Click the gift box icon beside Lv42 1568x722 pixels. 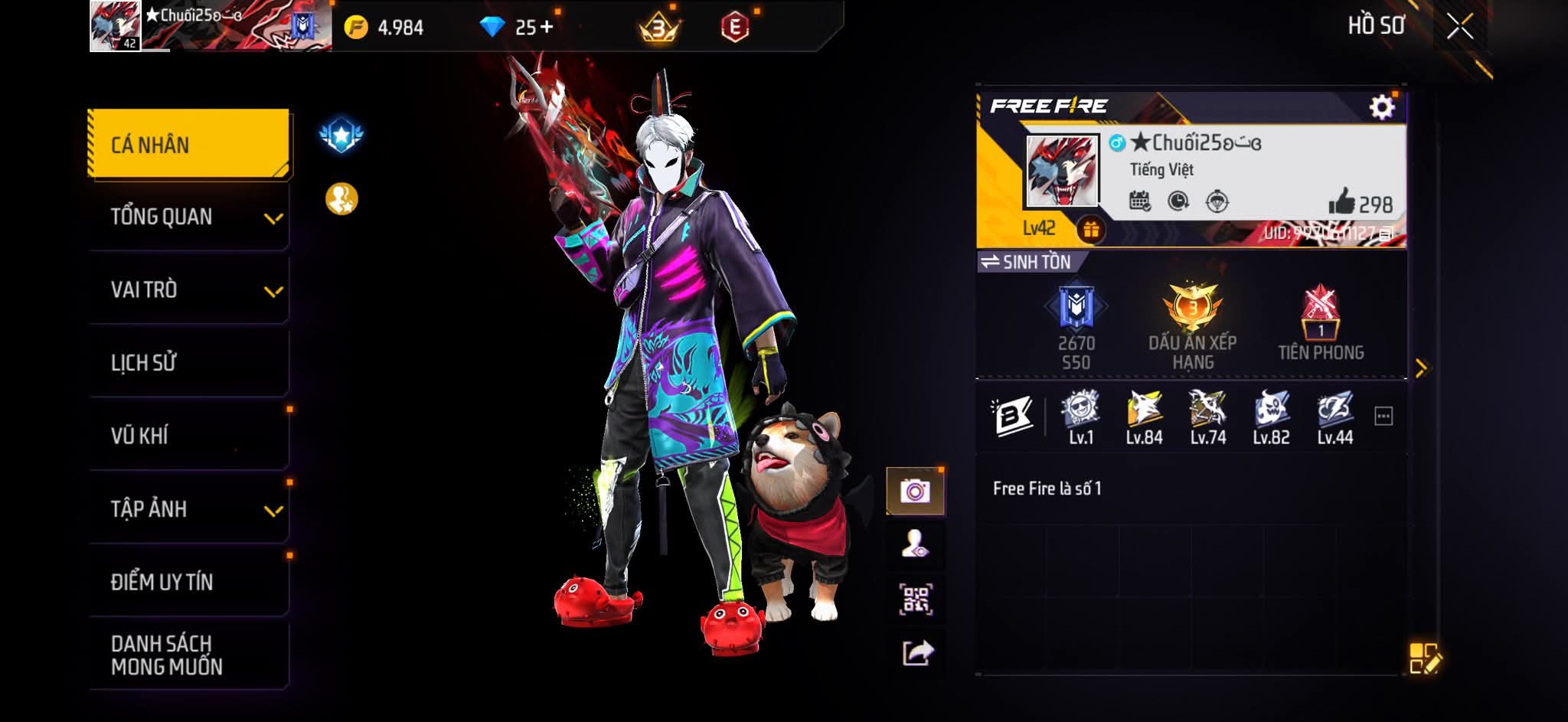[x=1090, y=228]
